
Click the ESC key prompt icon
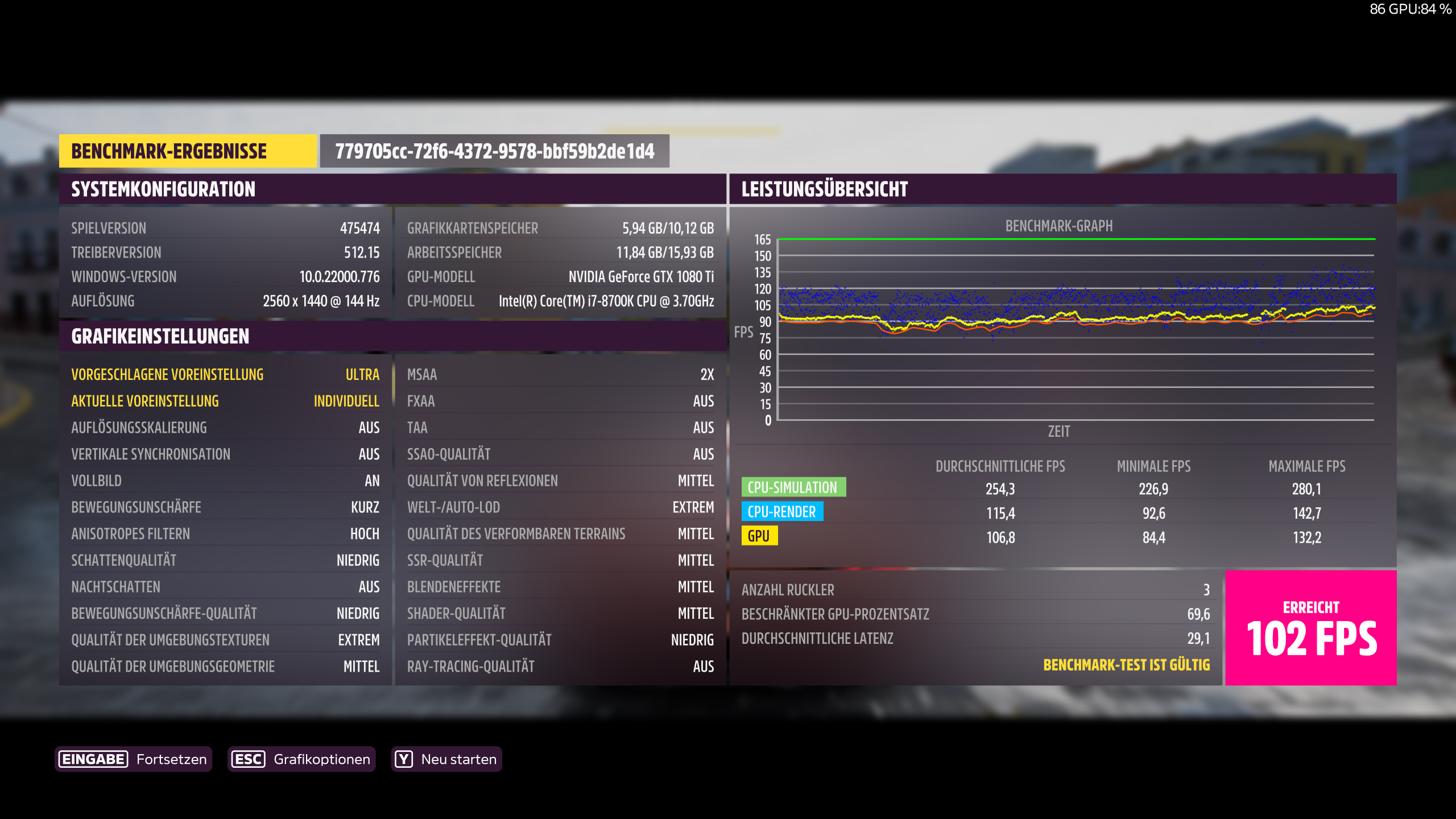pos(249,759)
